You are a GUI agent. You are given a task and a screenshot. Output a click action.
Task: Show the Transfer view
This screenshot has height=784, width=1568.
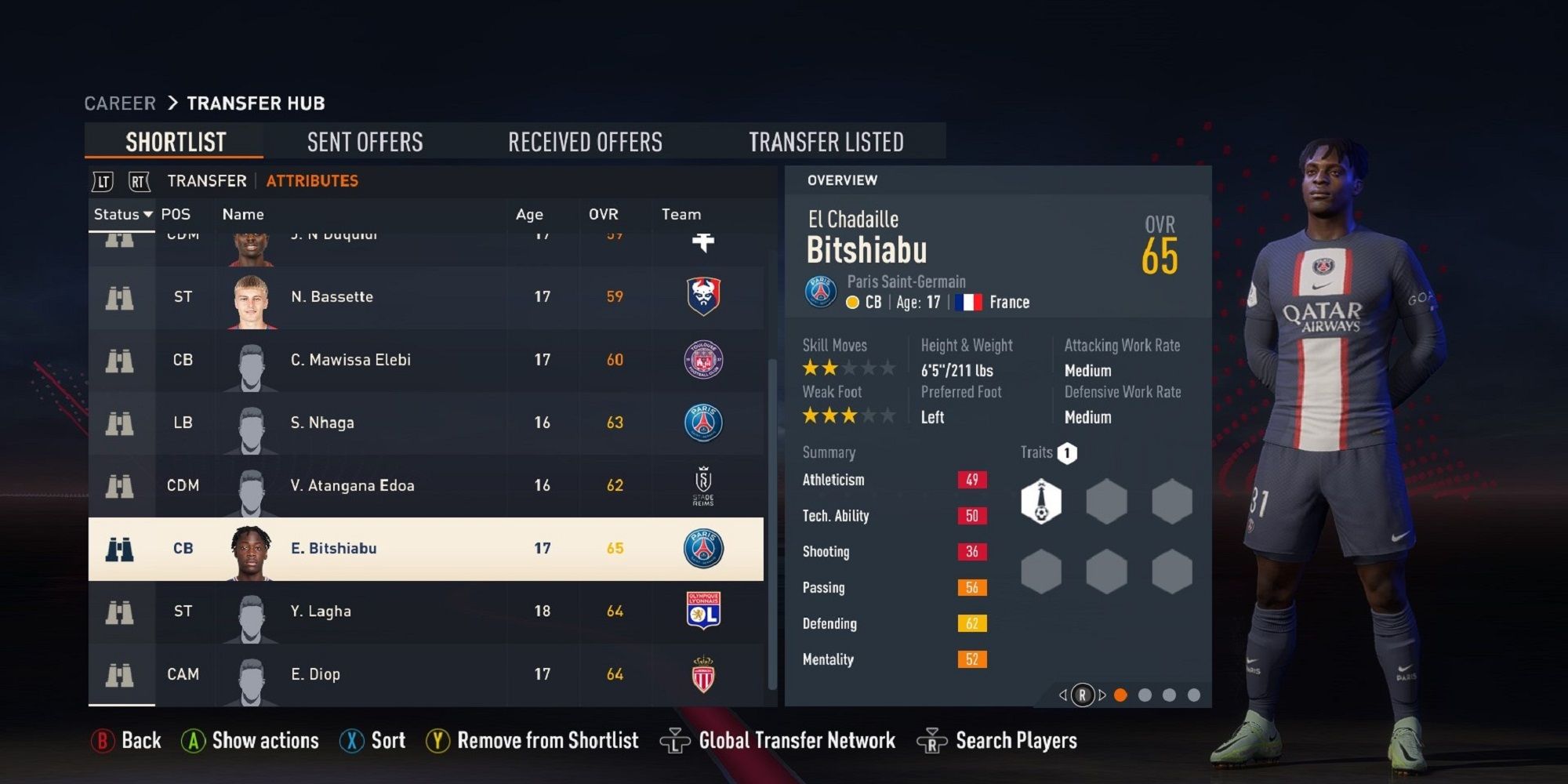click(x=207, y=181)
